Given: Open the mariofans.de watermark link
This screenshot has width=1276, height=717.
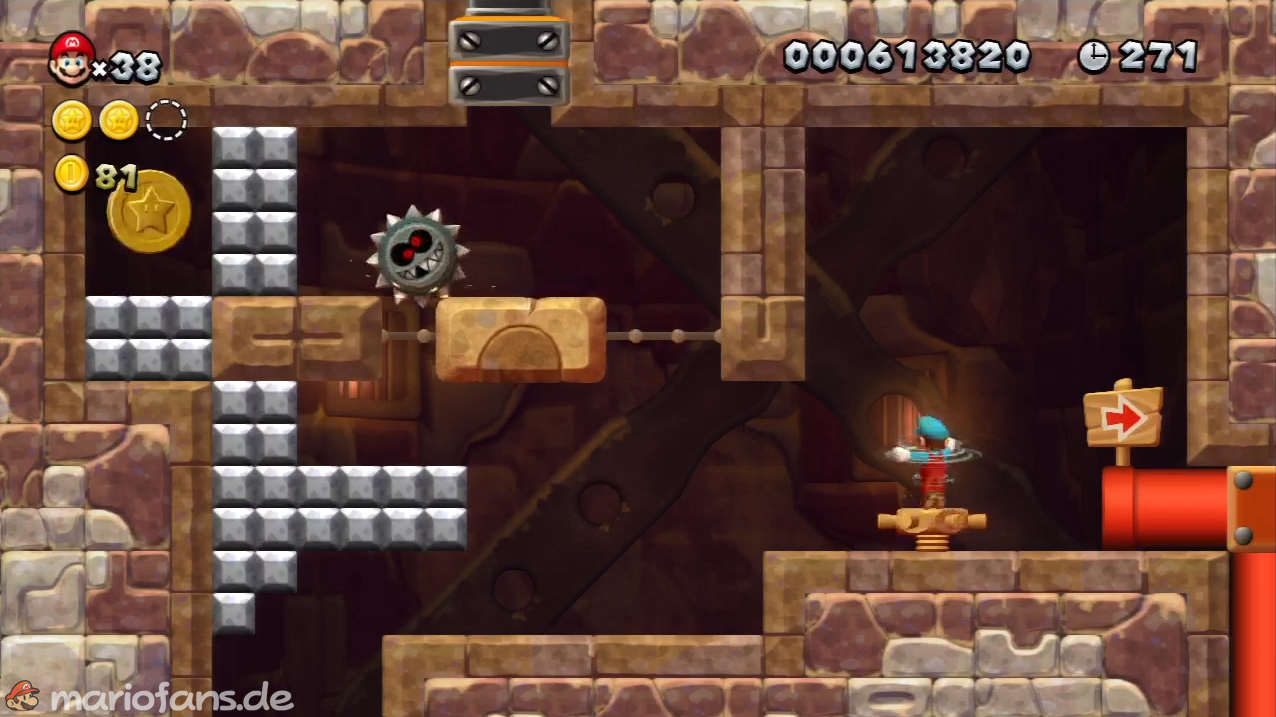Looking at the screenshot, I should pos(148,696).
